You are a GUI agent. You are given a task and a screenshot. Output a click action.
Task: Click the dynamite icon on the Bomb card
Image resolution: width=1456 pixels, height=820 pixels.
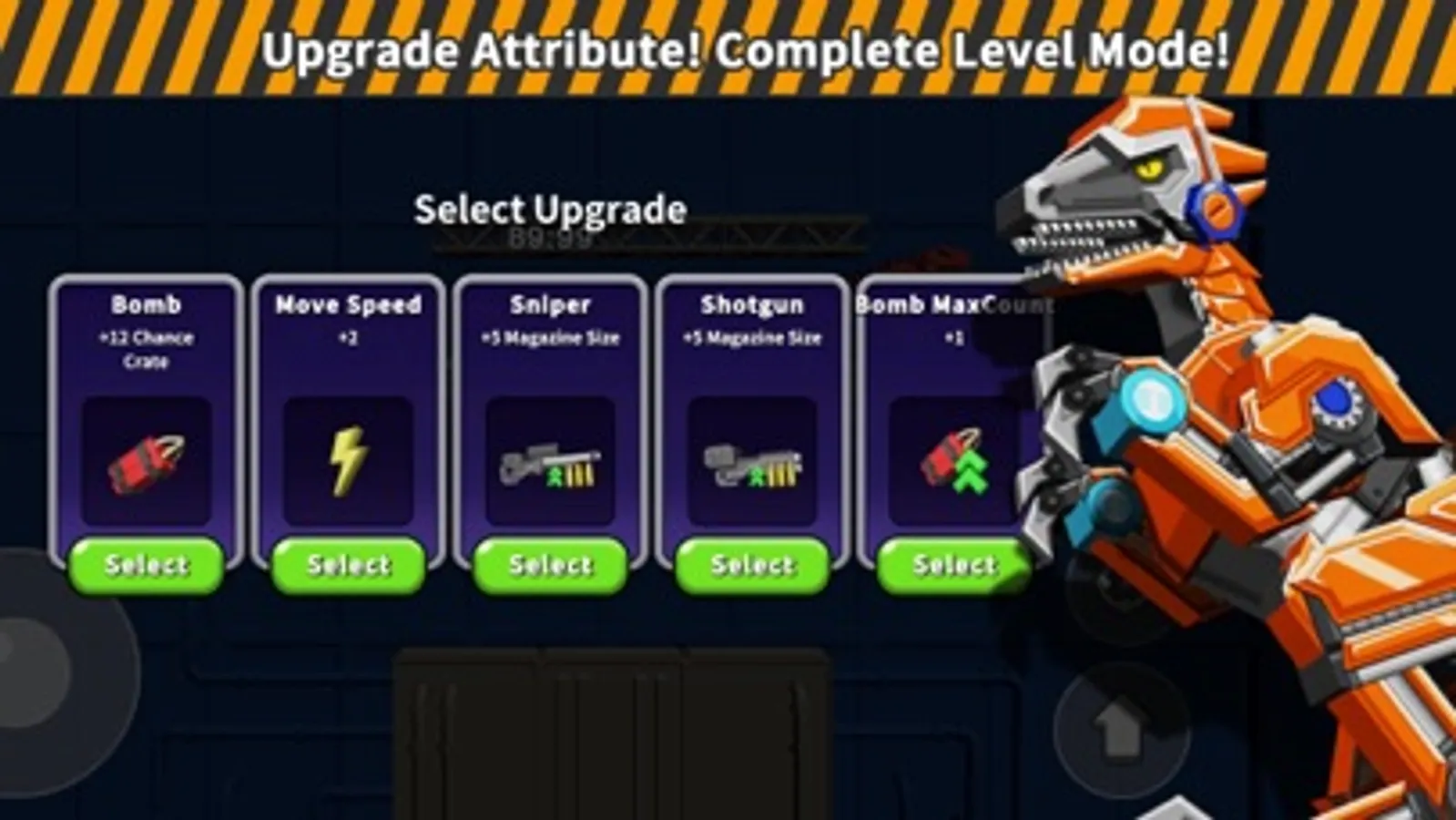coord(146,463)
